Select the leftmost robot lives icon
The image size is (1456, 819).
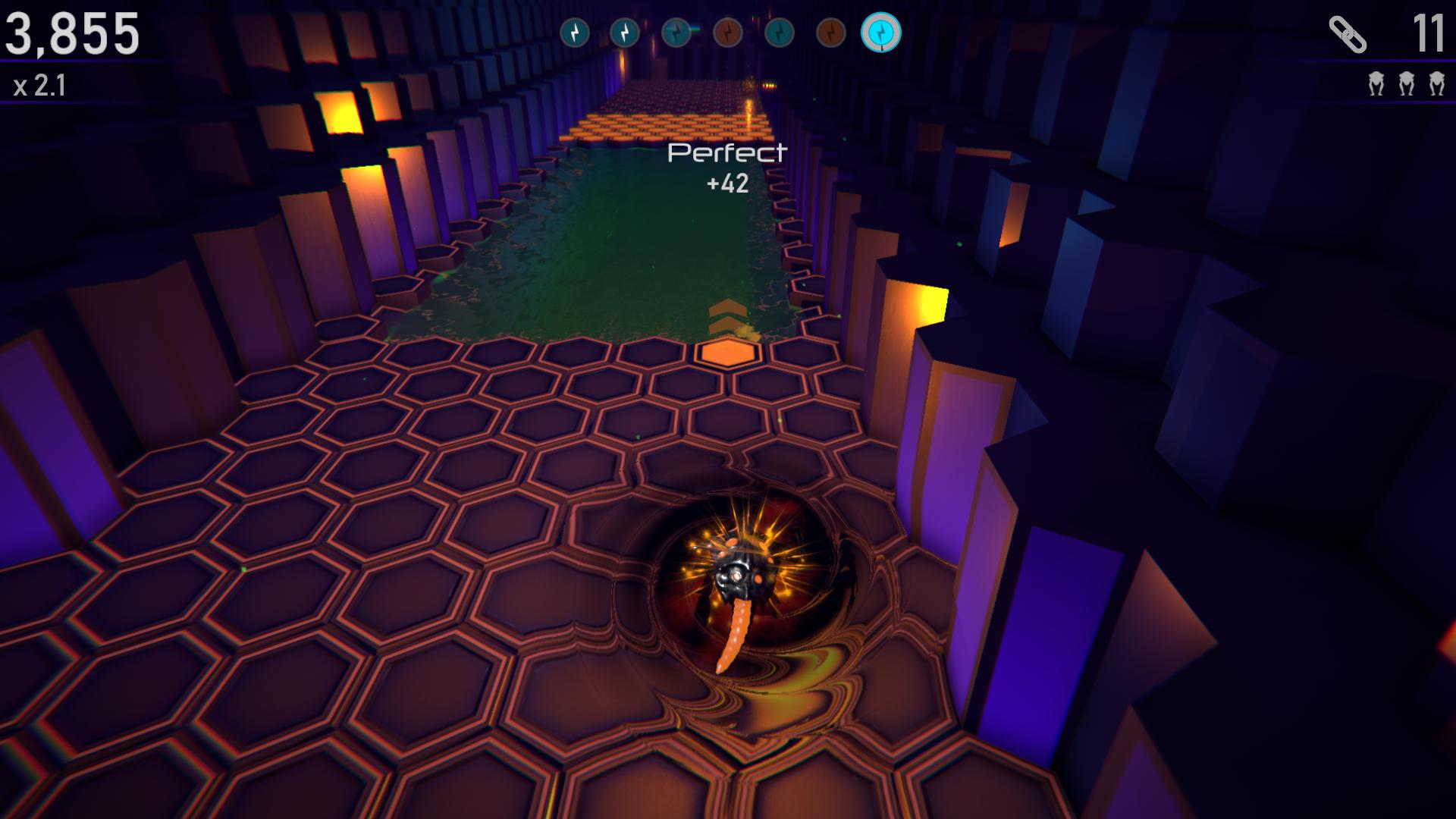click(x=1376, y=83)
